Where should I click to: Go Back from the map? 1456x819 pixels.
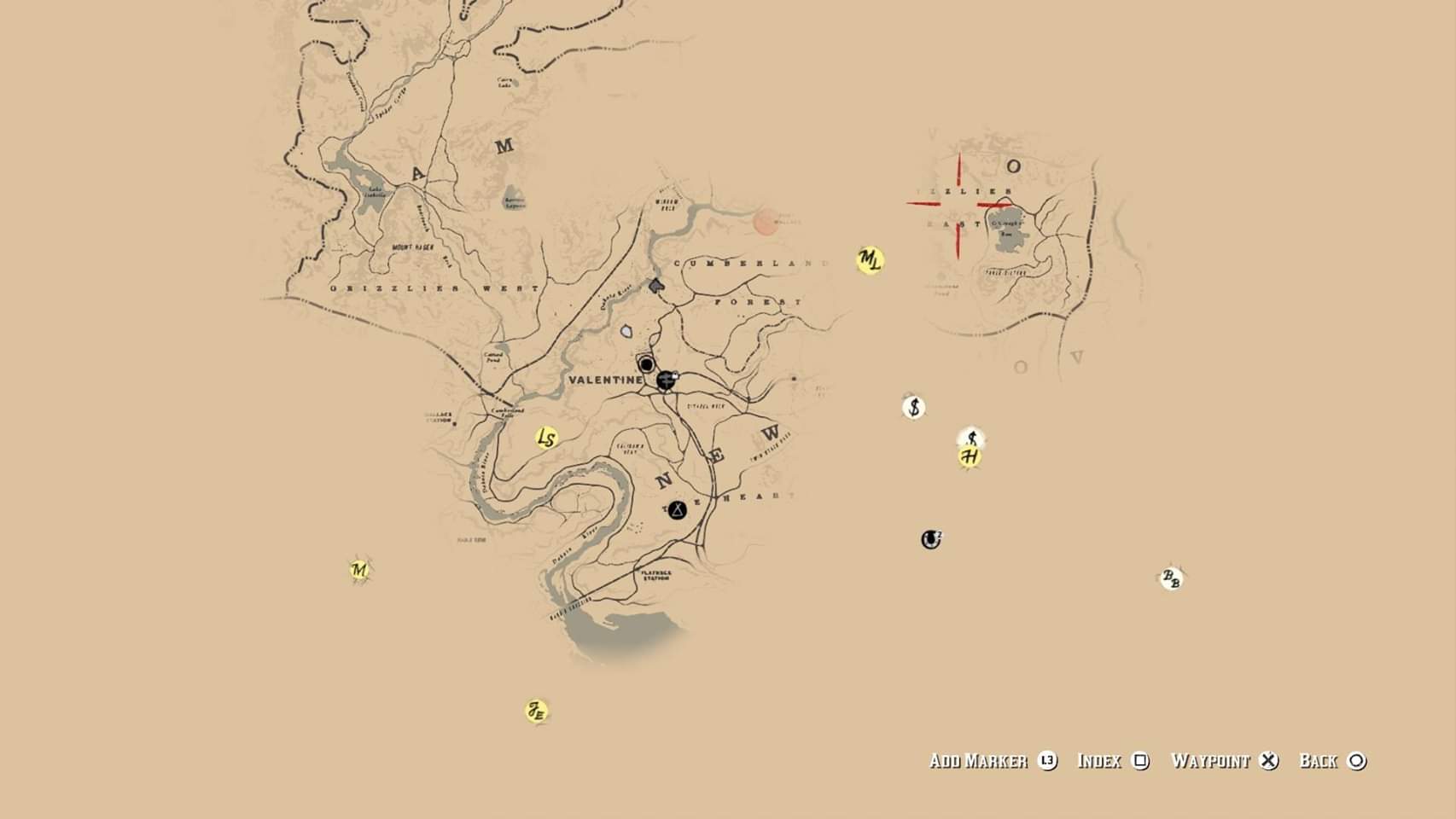coord(1332,761)
